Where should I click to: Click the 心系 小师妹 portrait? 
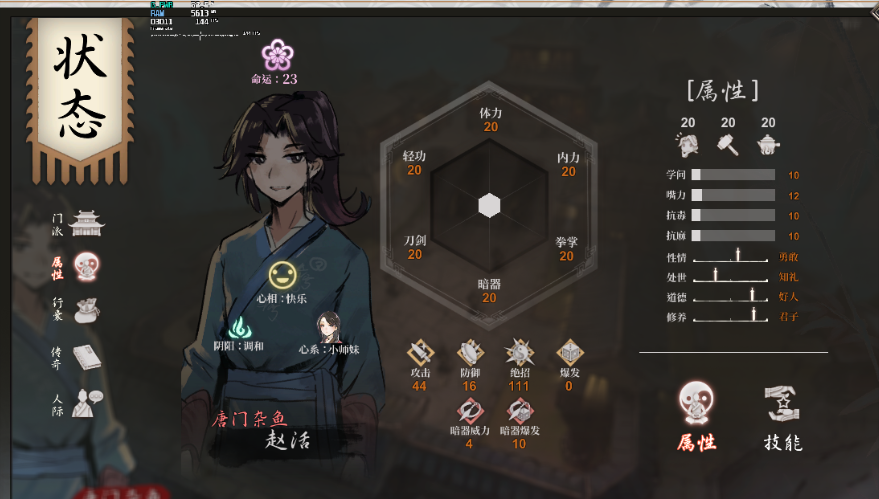(328, 326)
